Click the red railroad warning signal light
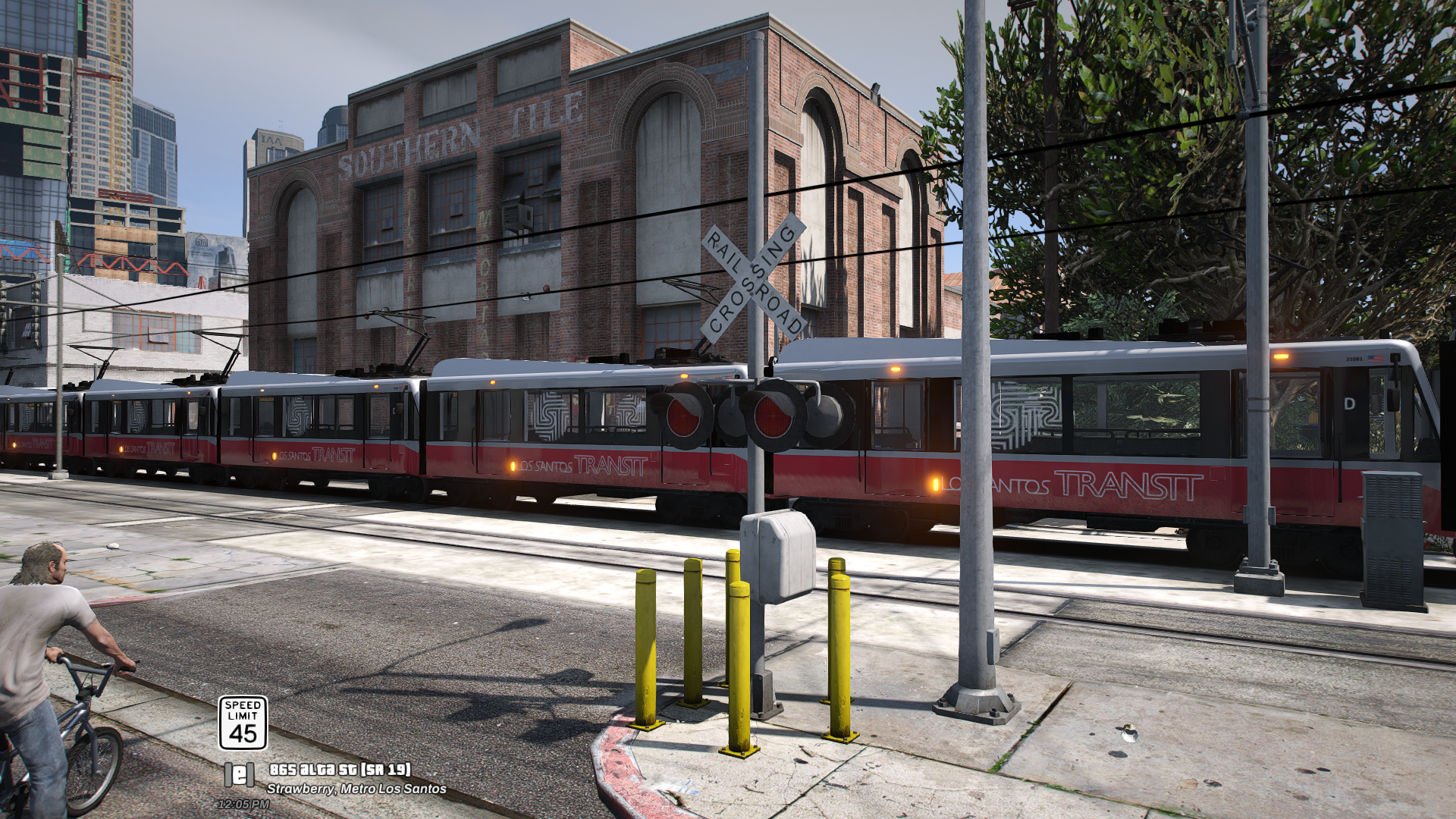The height and width of the screenshot is (819, 1456). 682,416
